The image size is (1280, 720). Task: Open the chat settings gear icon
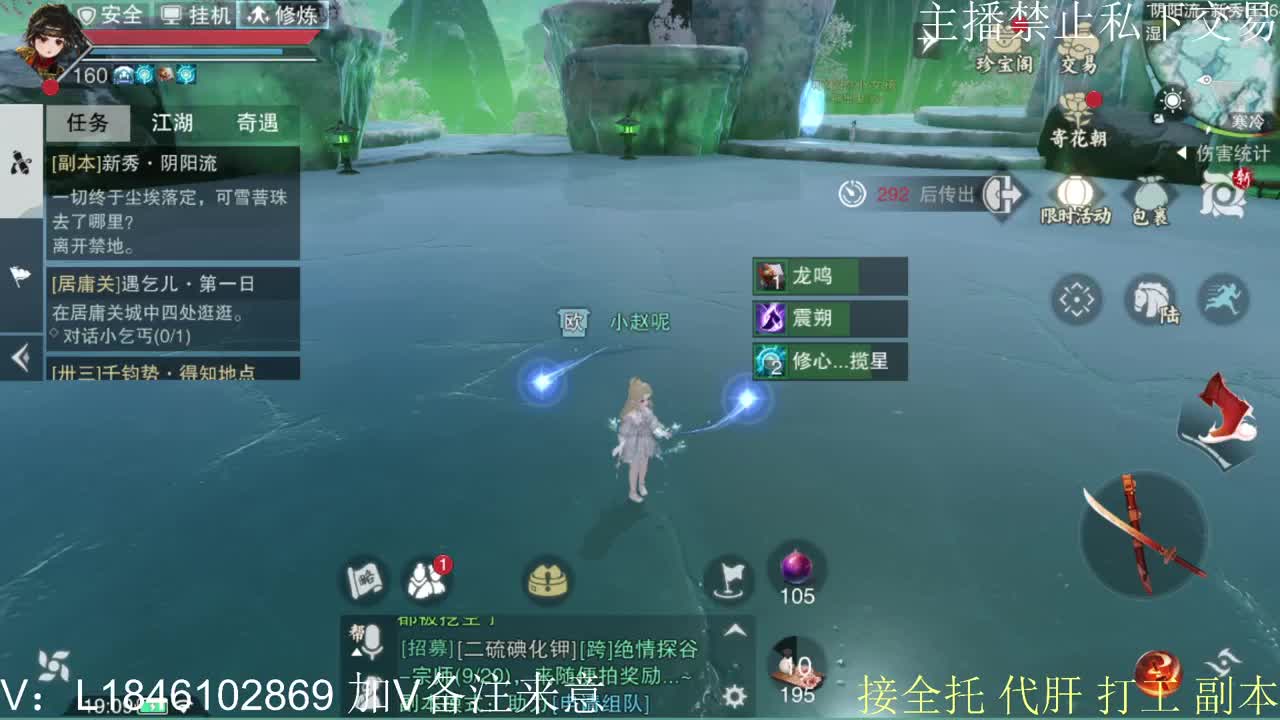(x=737, y=693)
